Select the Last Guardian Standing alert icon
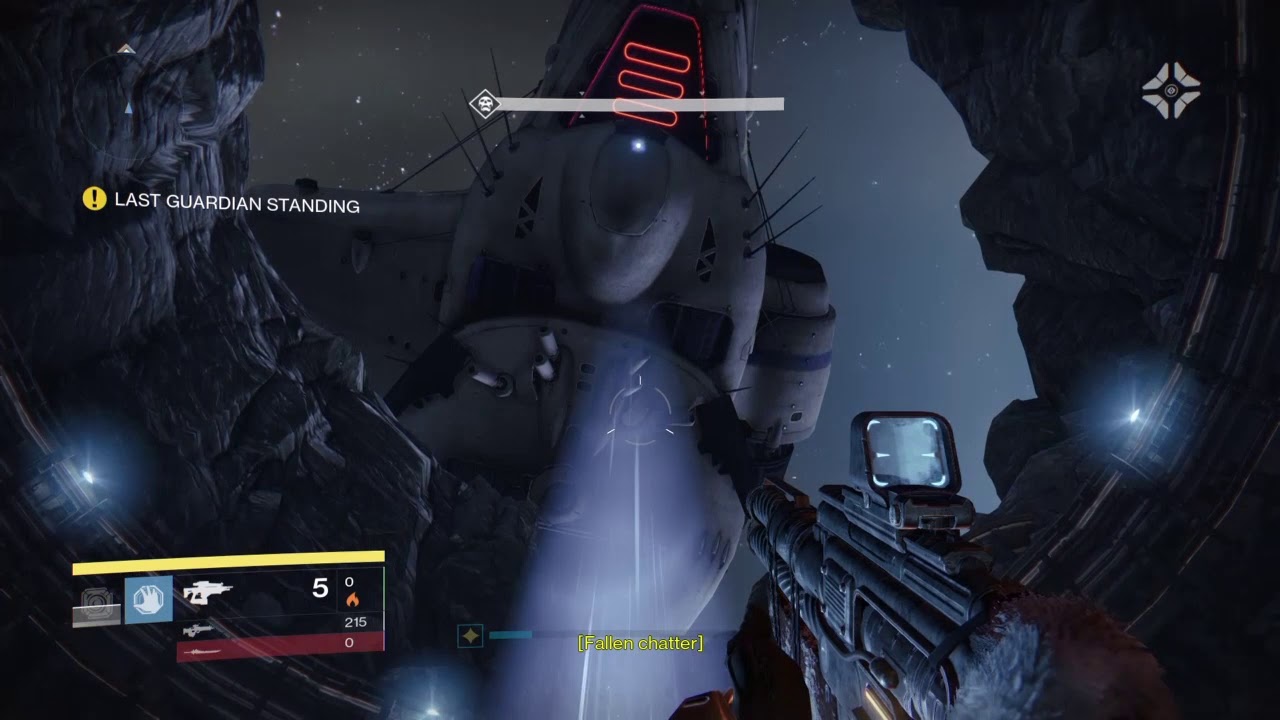Image resolution: width=1280 pixels, height=720 pixels. coord(94,199)
